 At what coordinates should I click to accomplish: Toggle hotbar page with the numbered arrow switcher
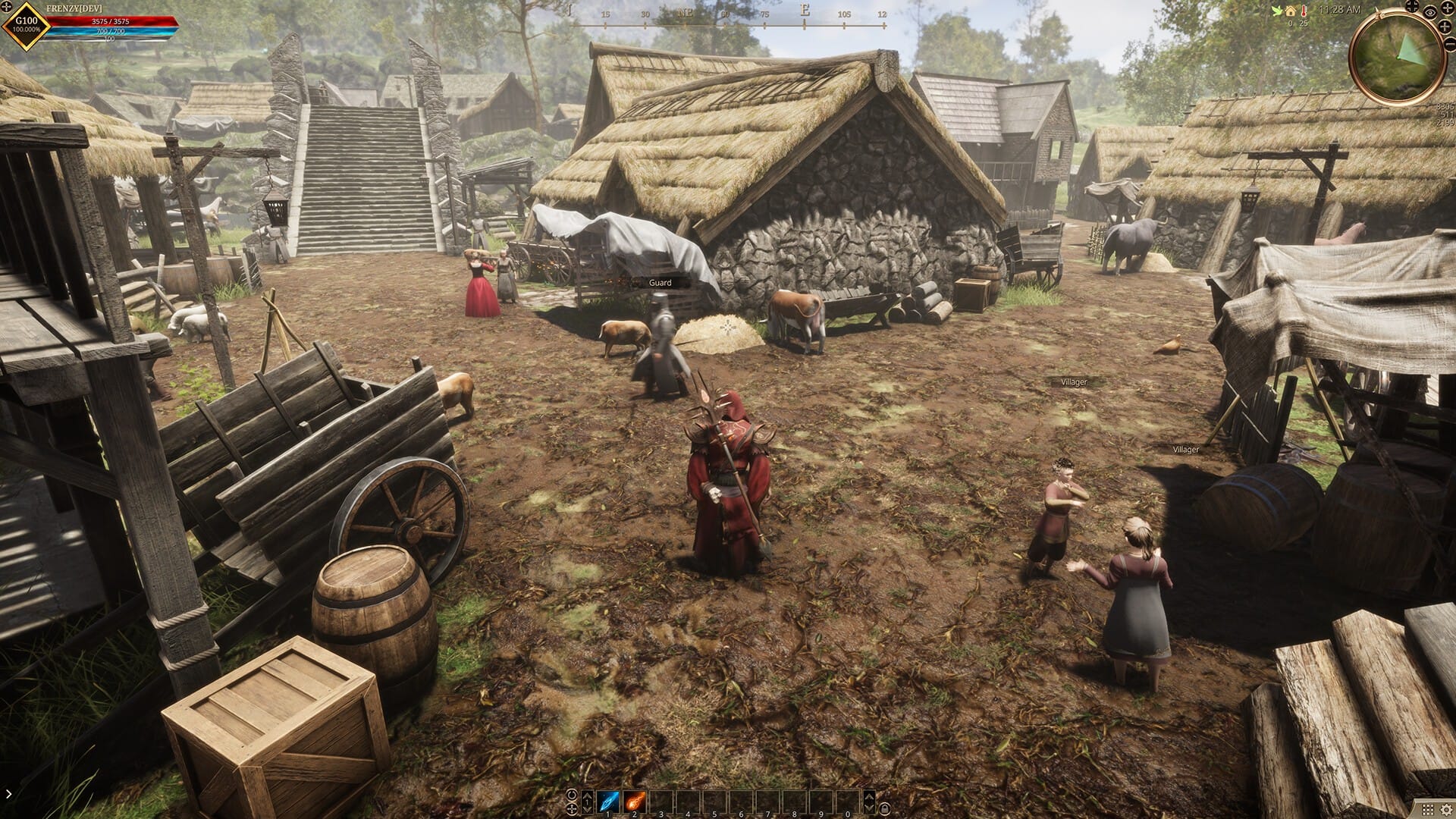(x=588, y=802)
